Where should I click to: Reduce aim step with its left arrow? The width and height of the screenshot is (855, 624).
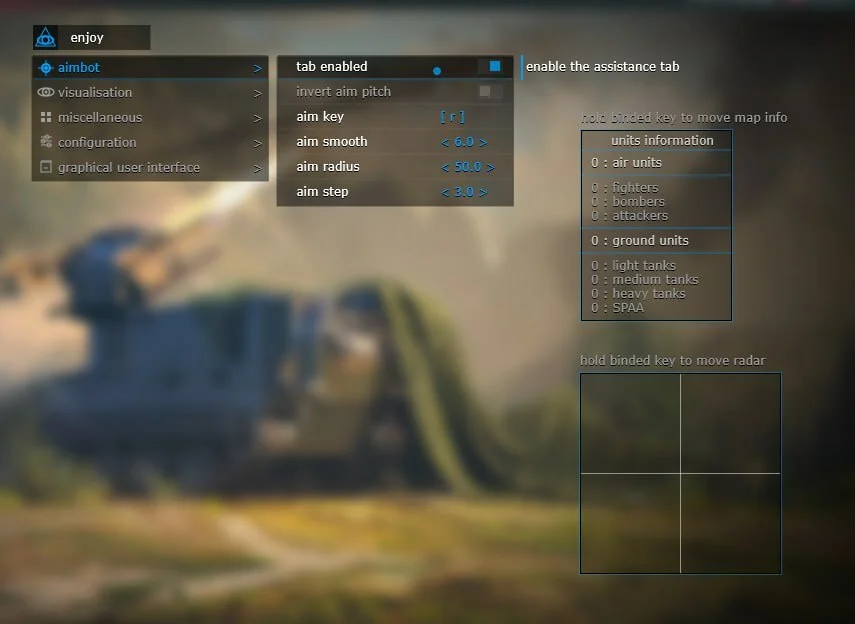445,192
